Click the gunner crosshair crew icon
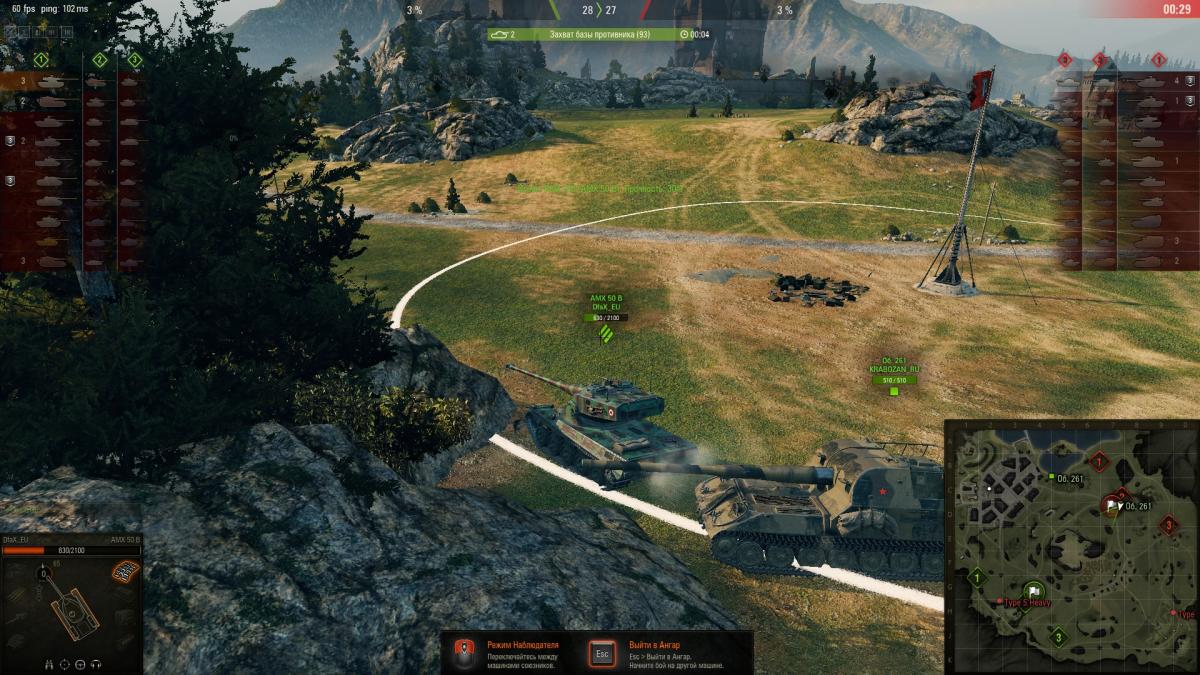The width and height of the screenshot is (1200, 675). click(x=65, y=663)
